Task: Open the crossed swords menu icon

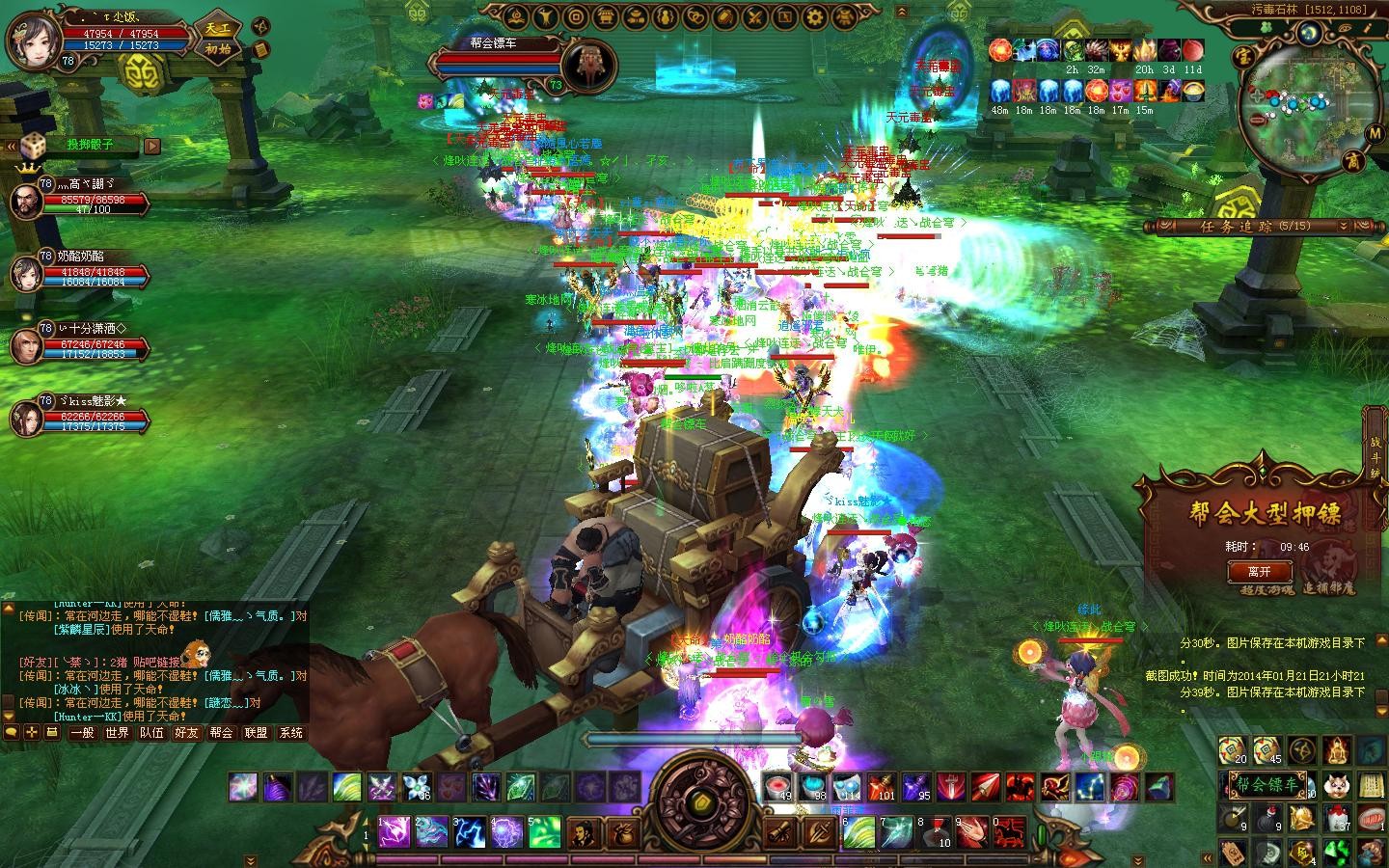Action: pyautogui.click(x=755, y=16)
